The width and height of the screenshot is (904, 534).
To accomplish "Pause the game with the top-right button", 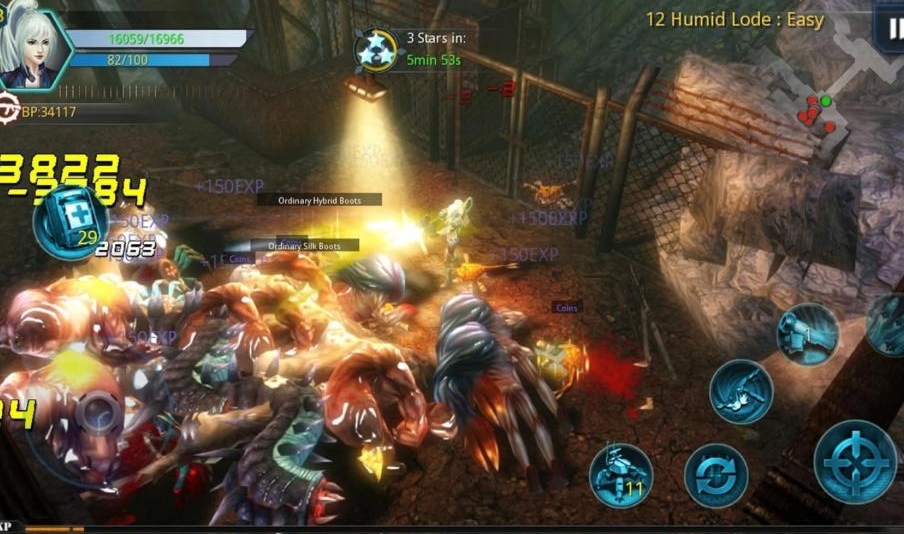I will click(889, 28).
